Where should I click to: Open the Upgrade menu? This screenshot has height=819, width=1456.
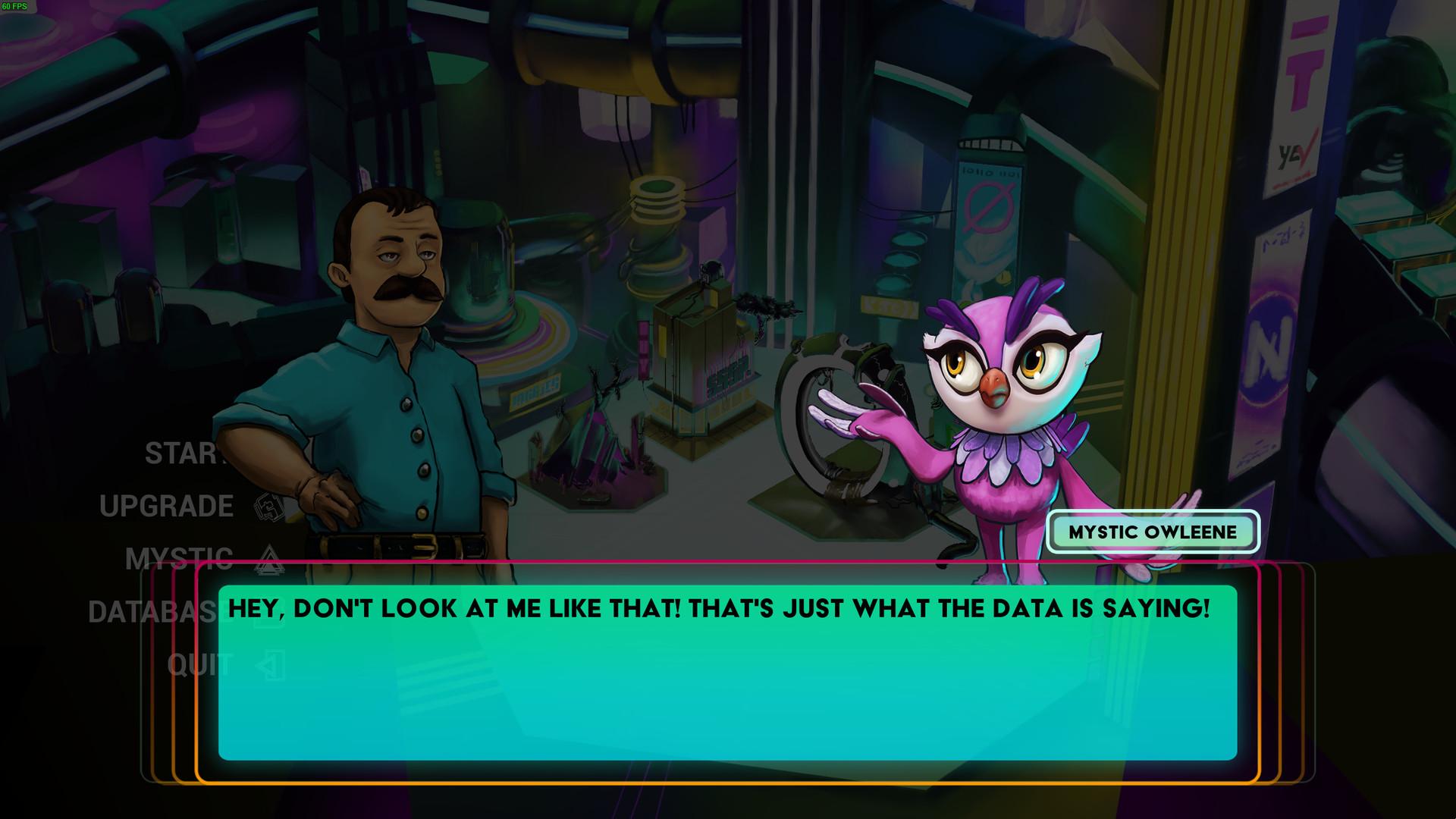pyautogui.click(x=167, y=507)
